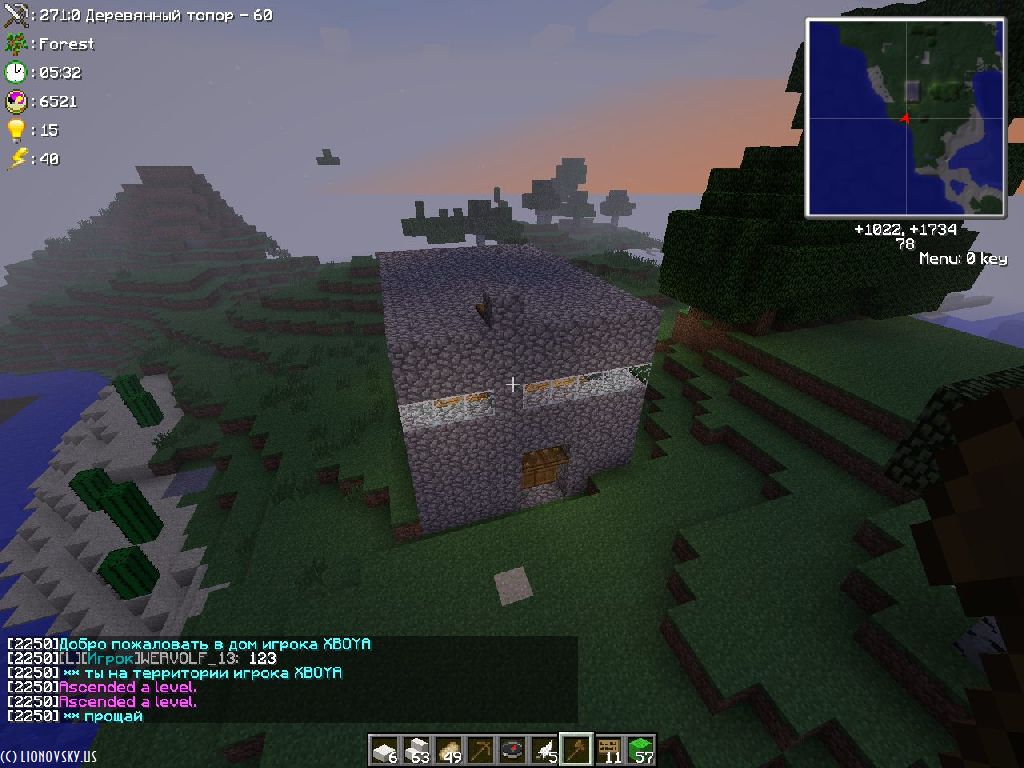Select the white slab stack of 6
This screenshot has width=1024, height=768.
[x=385, y=749]
